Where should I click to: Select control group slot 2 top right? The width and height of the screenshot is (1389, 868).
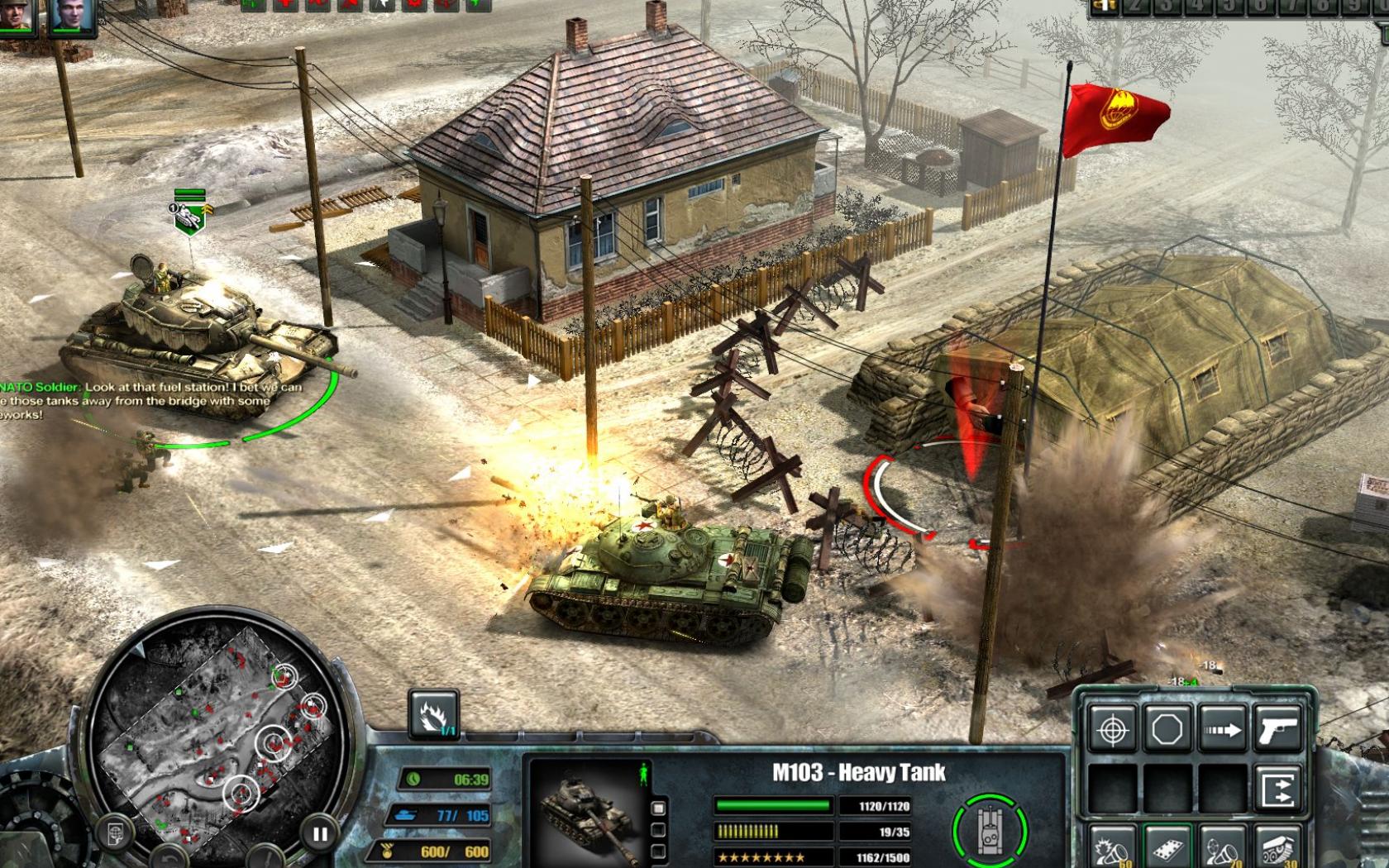click(1135, 8)
